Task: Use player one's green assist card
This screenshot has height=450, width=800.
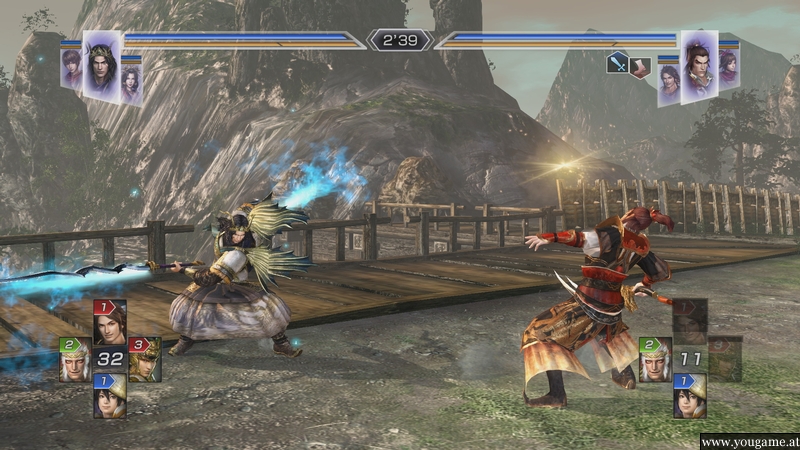Action: click(74, 359)
